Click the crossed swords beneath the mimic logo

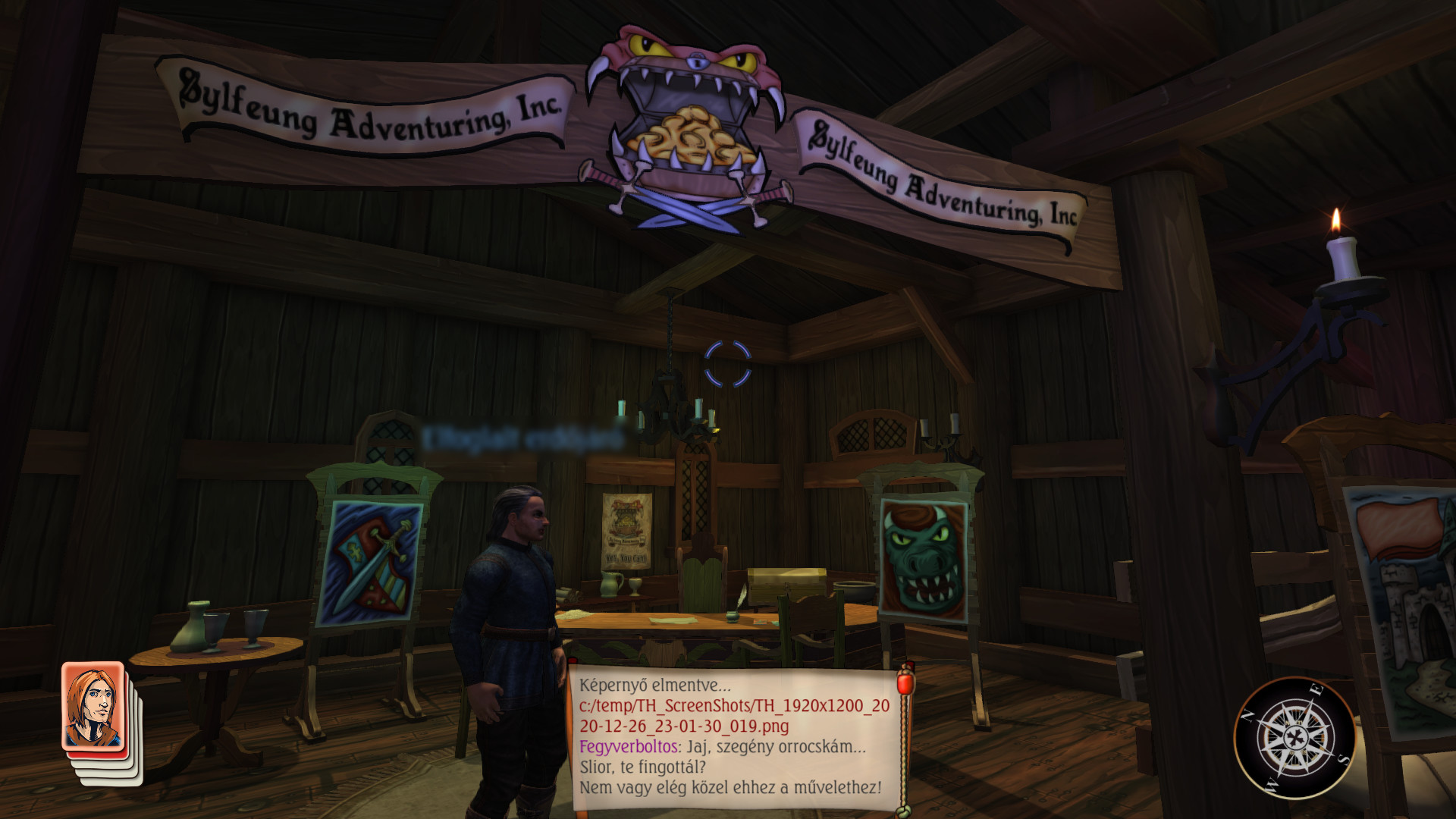tap(690, 209)
